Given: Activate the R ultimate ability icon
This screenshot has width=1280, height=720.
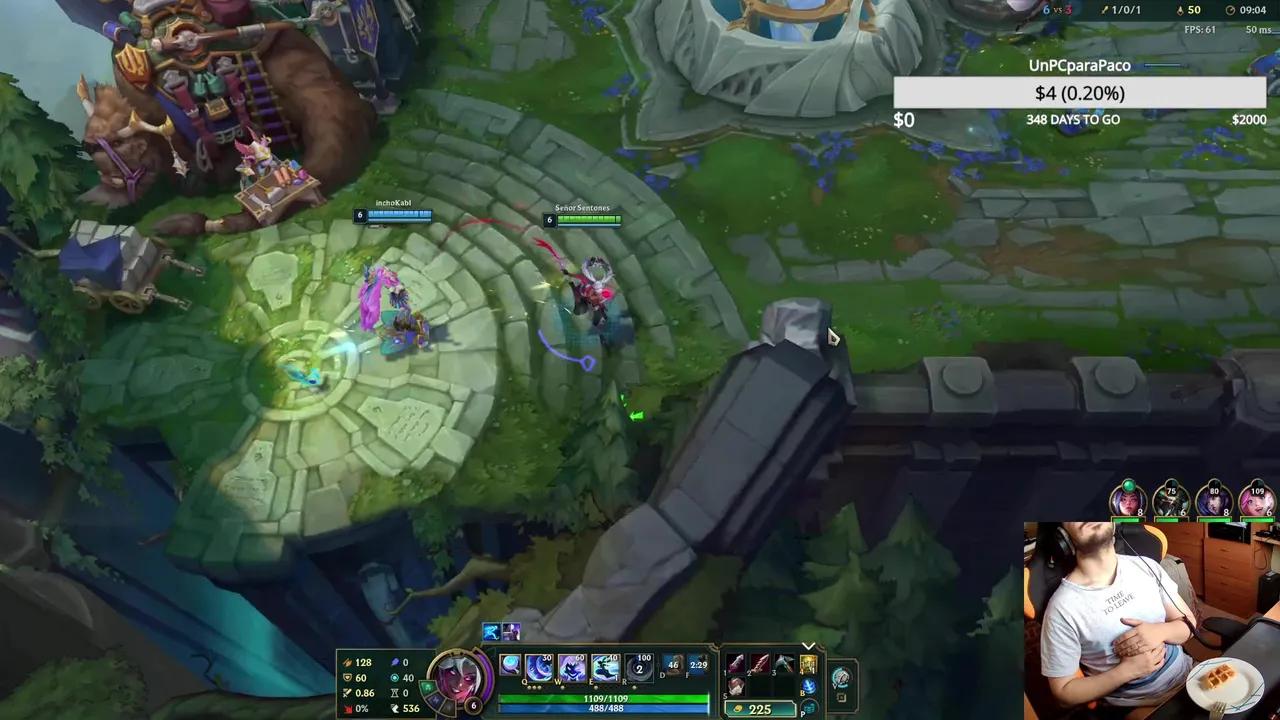Looking at the screenshot, I should click(x=638, y=667).
